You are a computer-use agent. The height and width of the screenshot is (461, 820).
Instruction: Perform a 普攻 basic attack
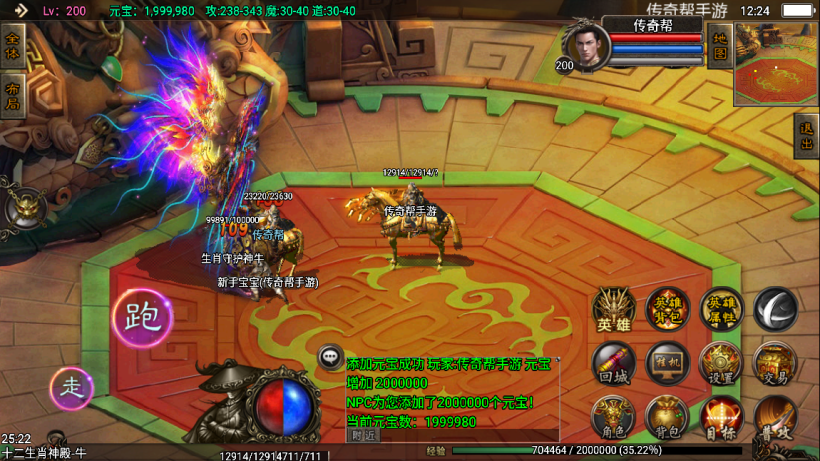pos(774,417)
